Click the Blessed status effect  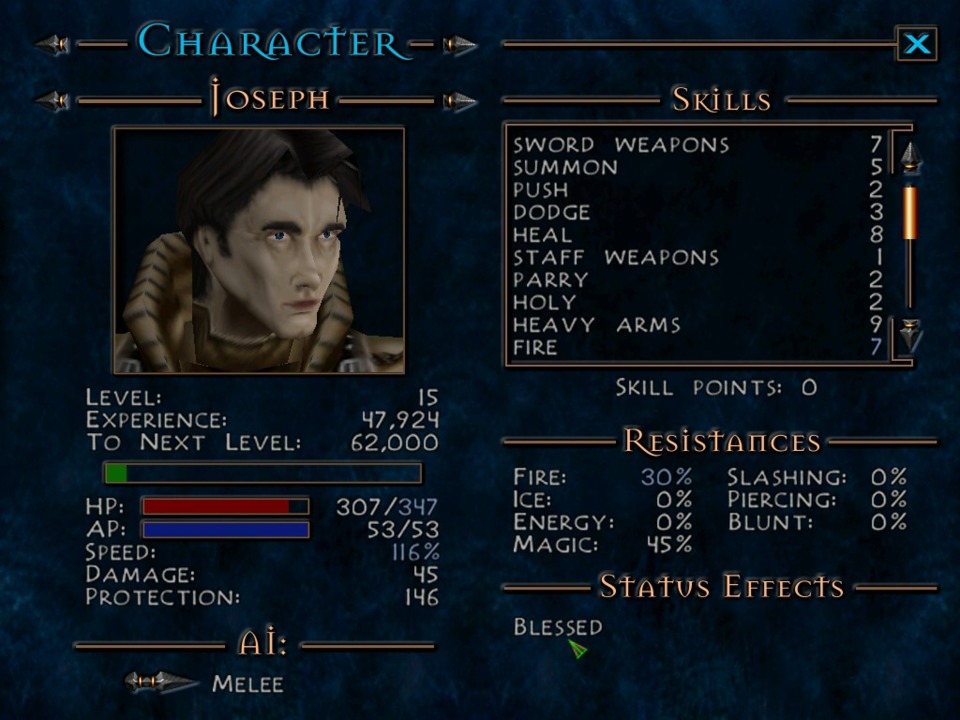(x=557, y=628)
